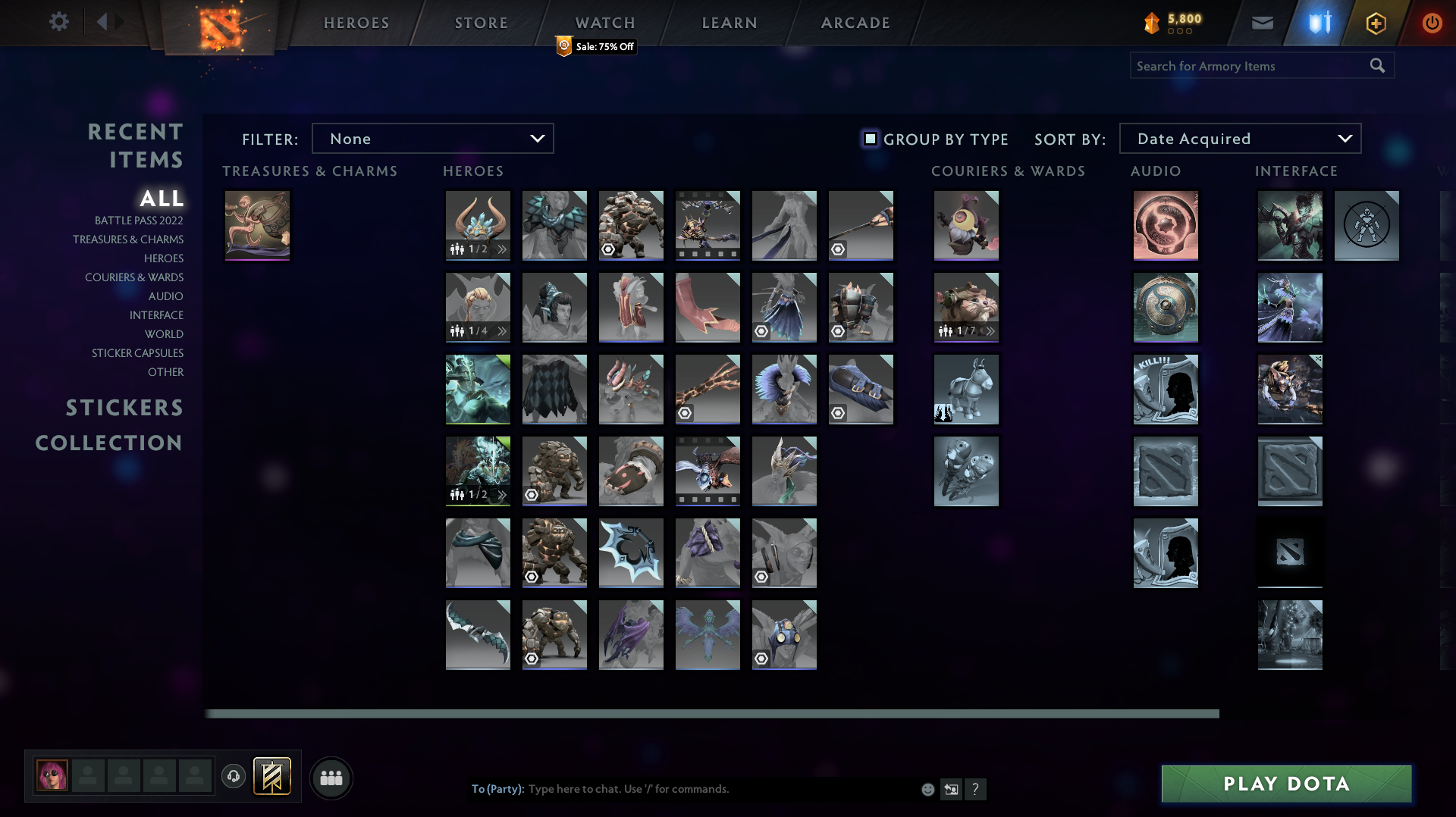
Task: Open the mail notifications icon
Action: point(1261,22)
